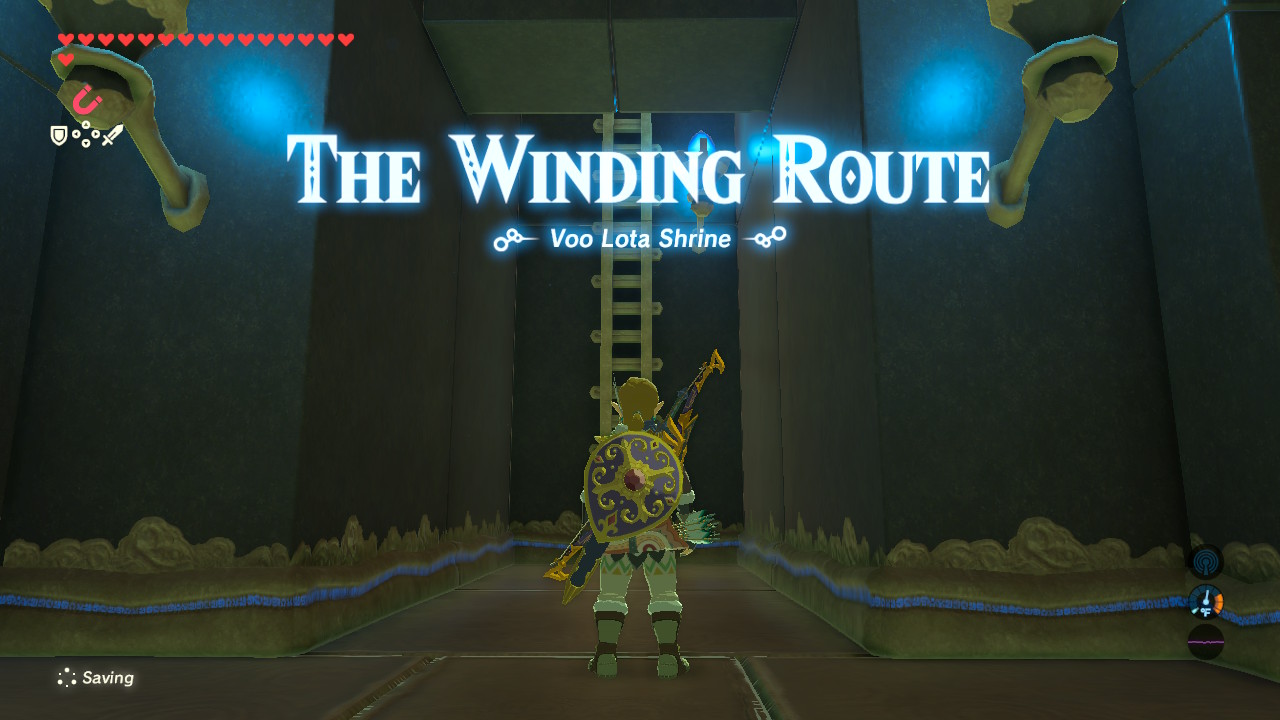1280x720 pixels.
Task: Click the Sheikah Sensor icon
Action: [1206, 562]
